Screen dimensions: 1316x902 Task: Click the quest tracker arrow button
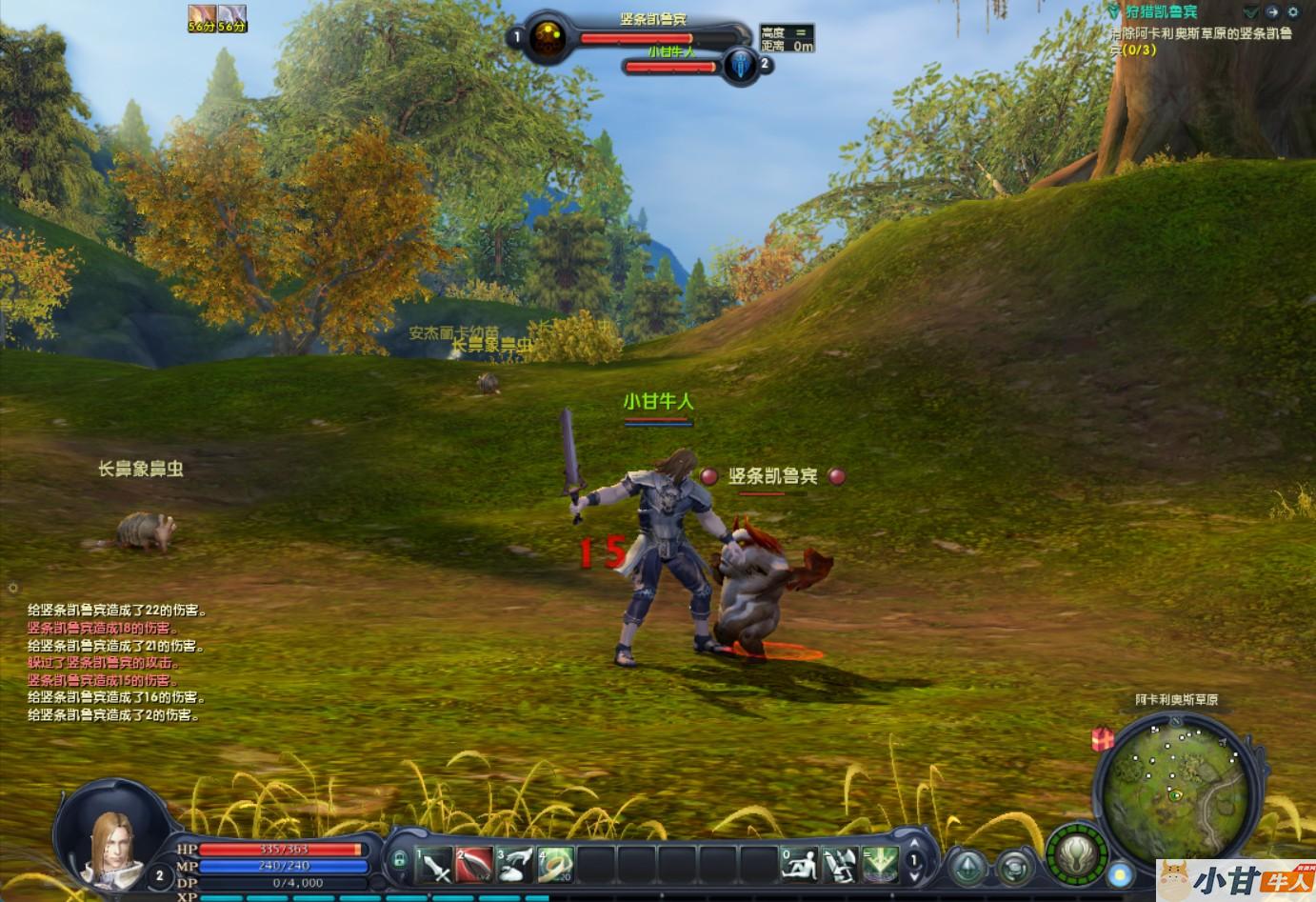pos(1251,12)
